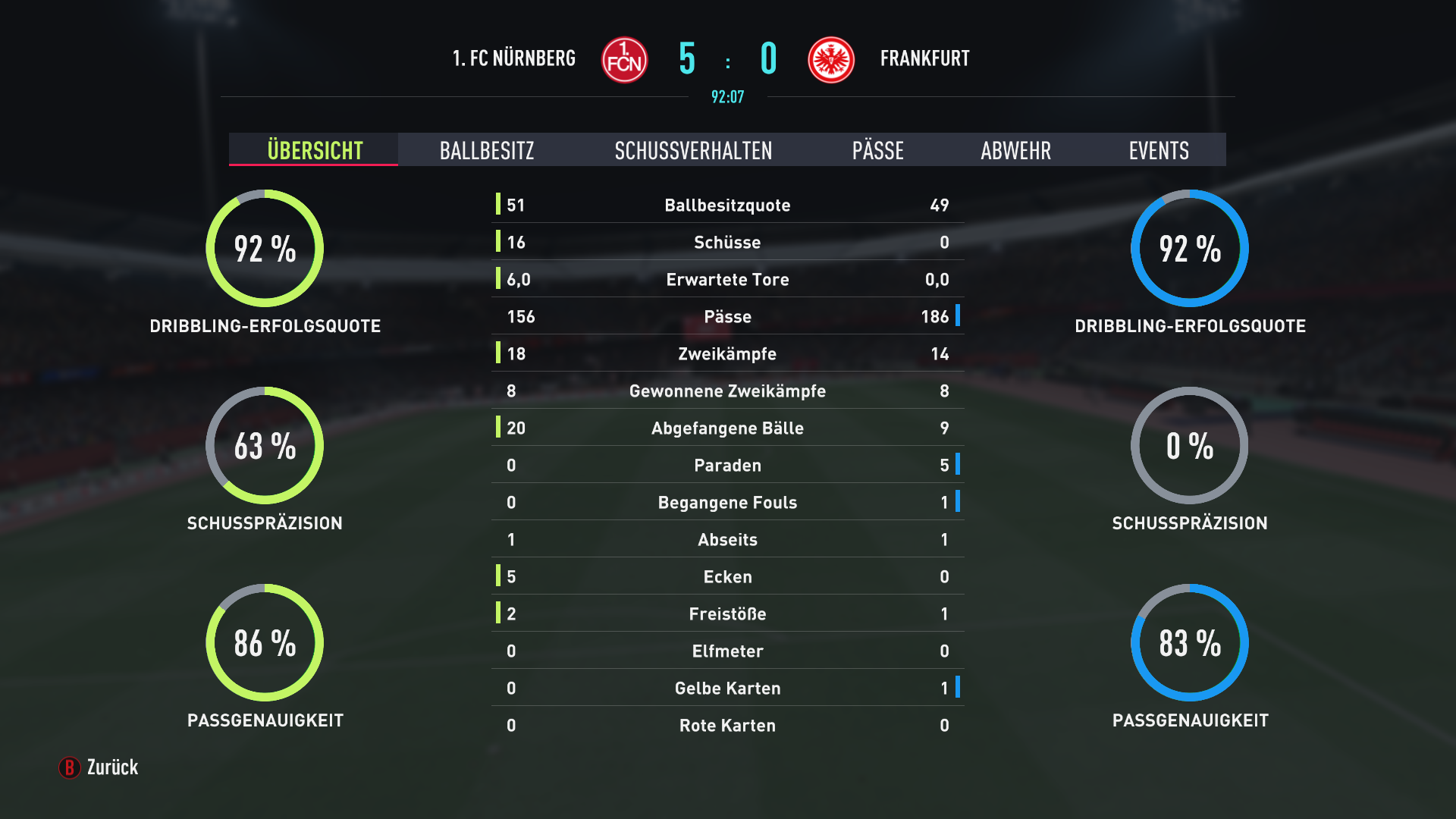Show the Pässe statistics tab
The height and width of the screenshot is (819, 1456).
[x=877, y=150]
